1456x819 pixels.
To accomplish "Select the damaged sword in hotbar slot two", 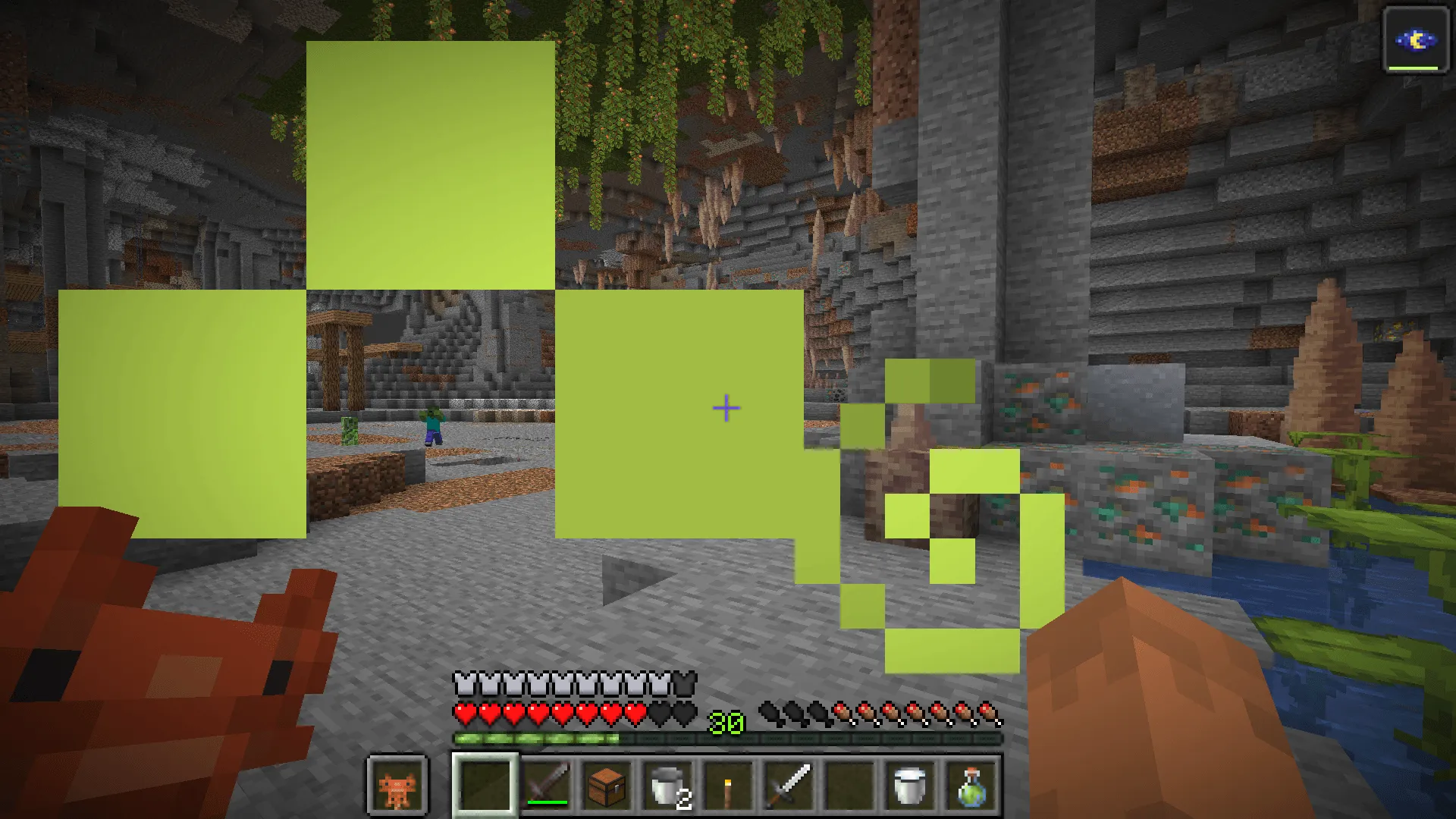I will (x=548, y=786).
